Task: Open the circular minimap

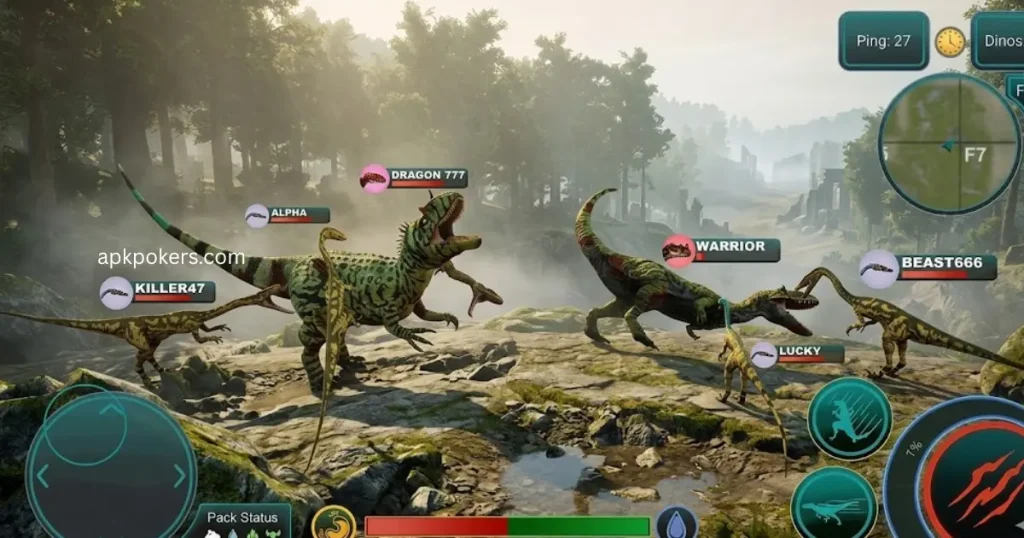Action: point(948,144)
